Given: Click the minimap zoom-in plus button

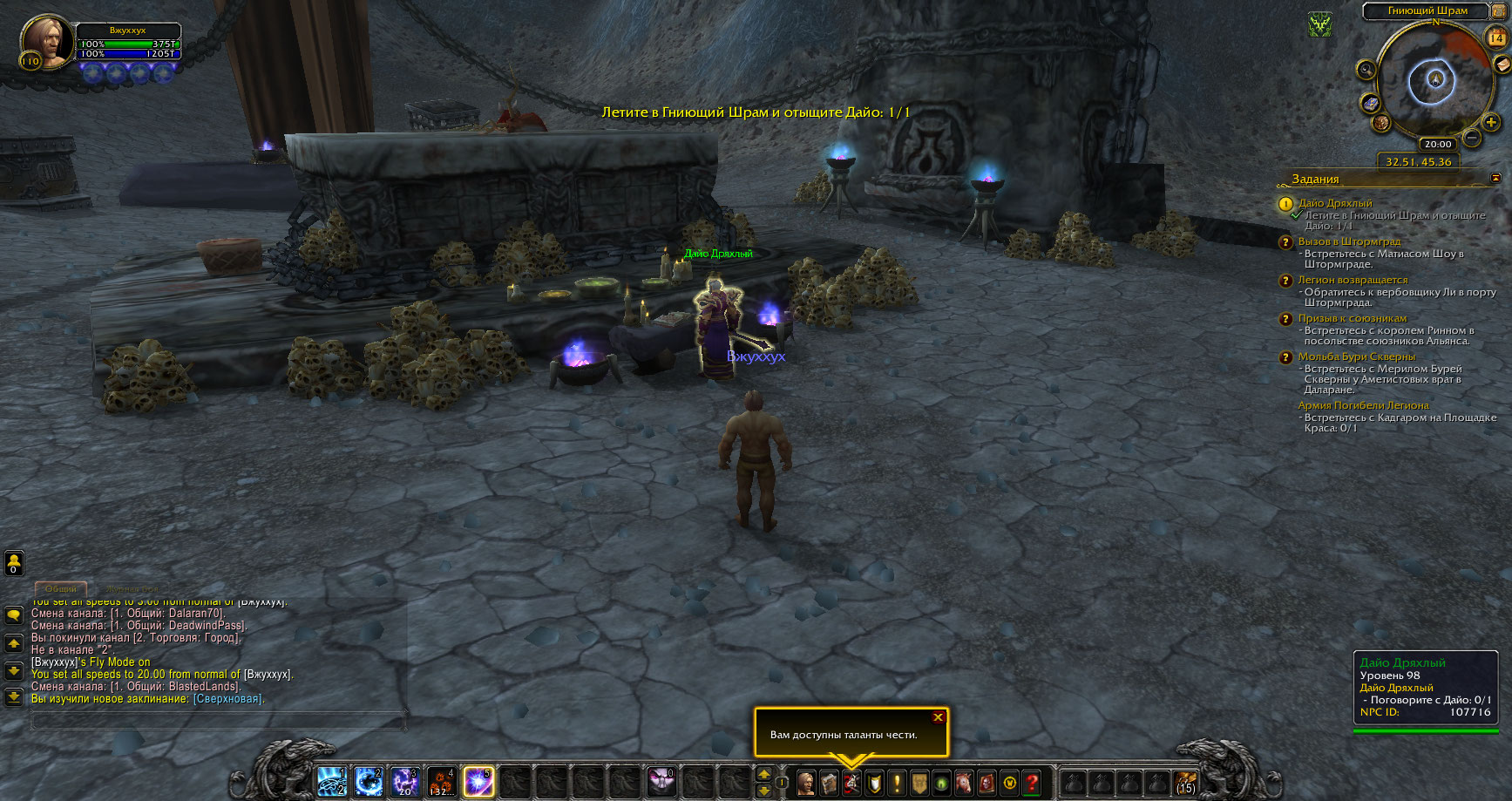Looking at the screenshot, I should pyautogui.click(x=1491, y=123).
